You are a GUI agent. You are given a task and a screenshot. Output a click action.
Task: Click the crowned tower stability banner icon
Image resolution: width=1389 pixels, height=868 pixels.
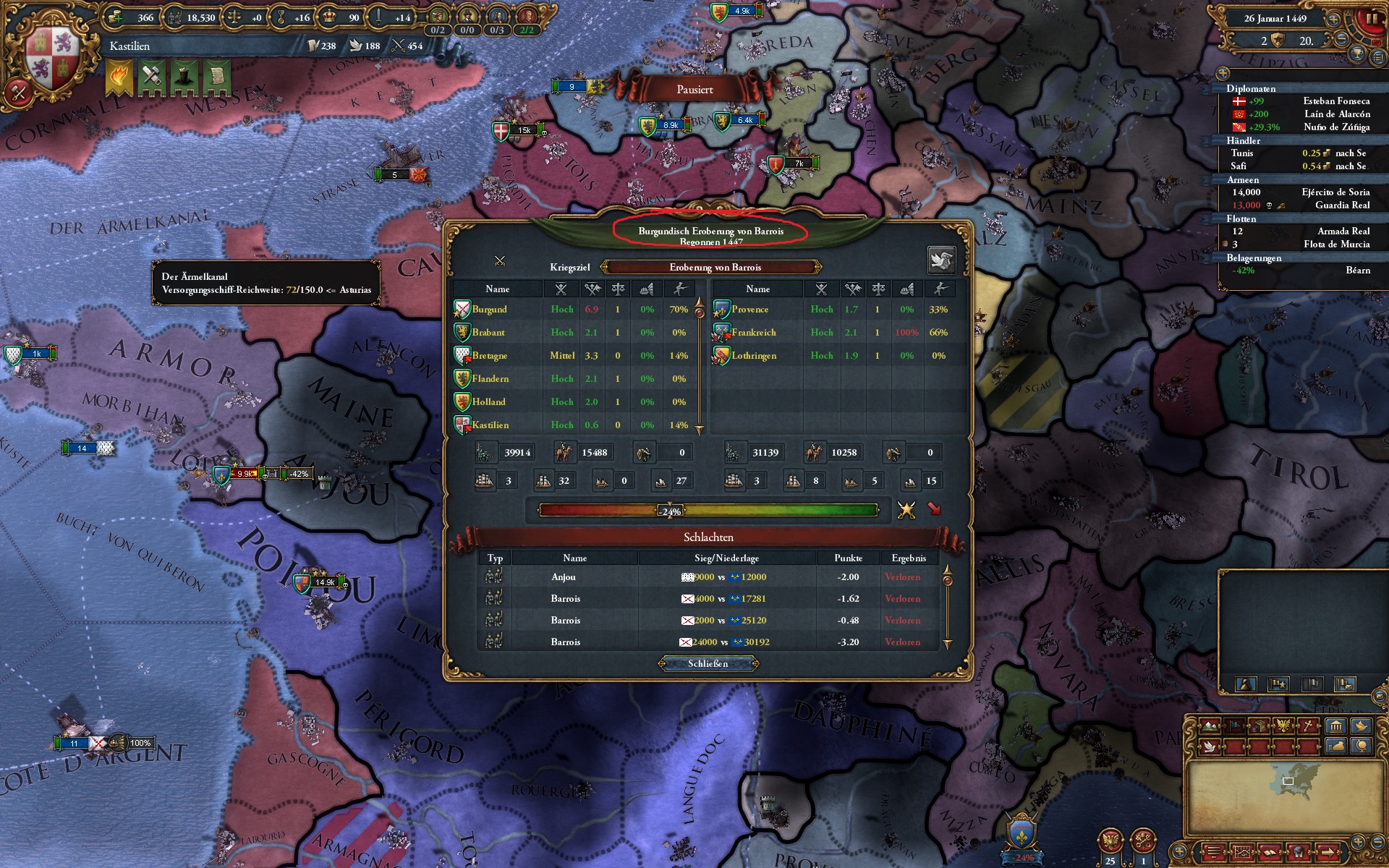coord(185,76)
